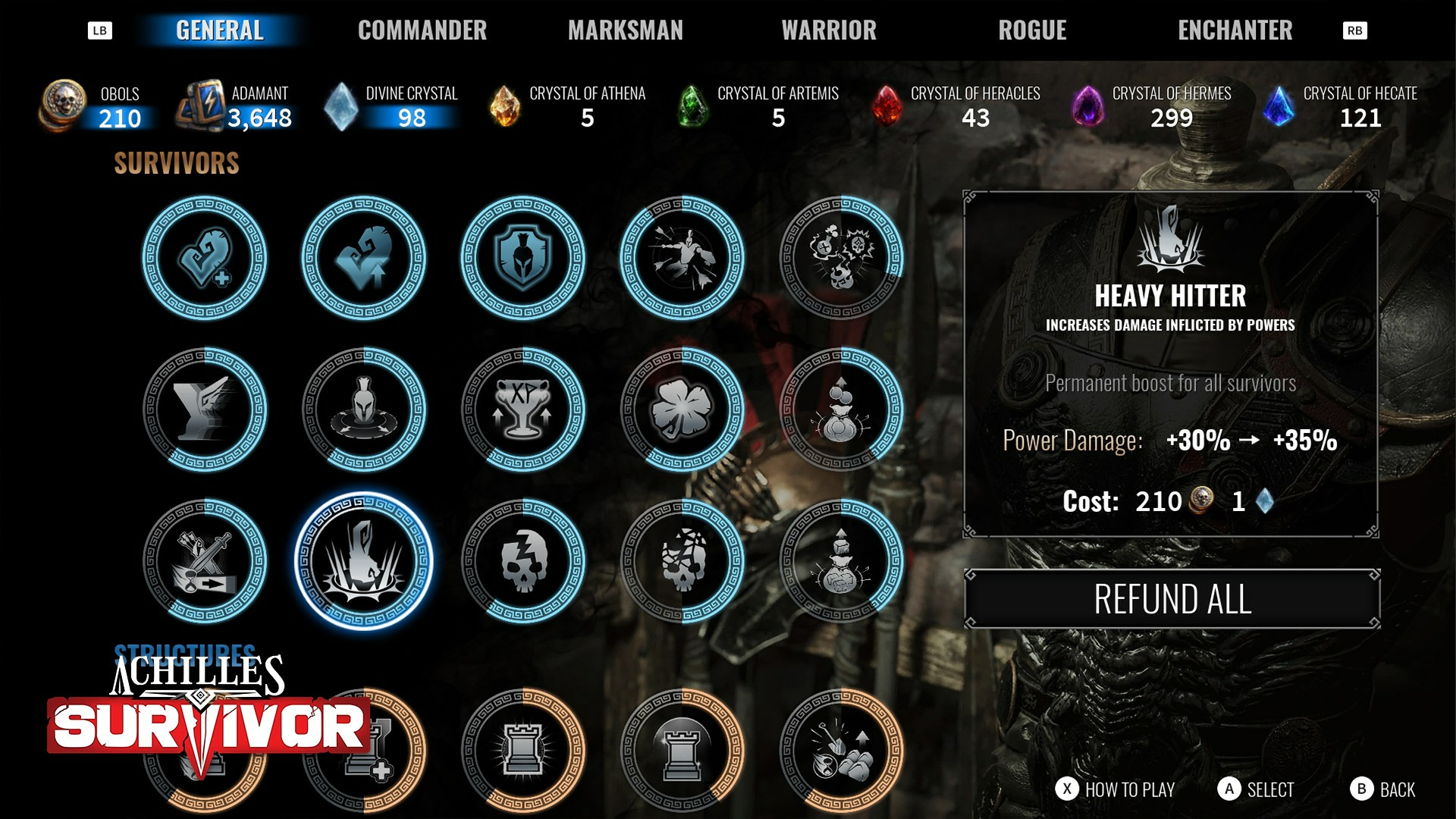Screen dimensions: 1456x819
Task: Pick the cracked skull lightning upgrade
Action: coord(523,561)
